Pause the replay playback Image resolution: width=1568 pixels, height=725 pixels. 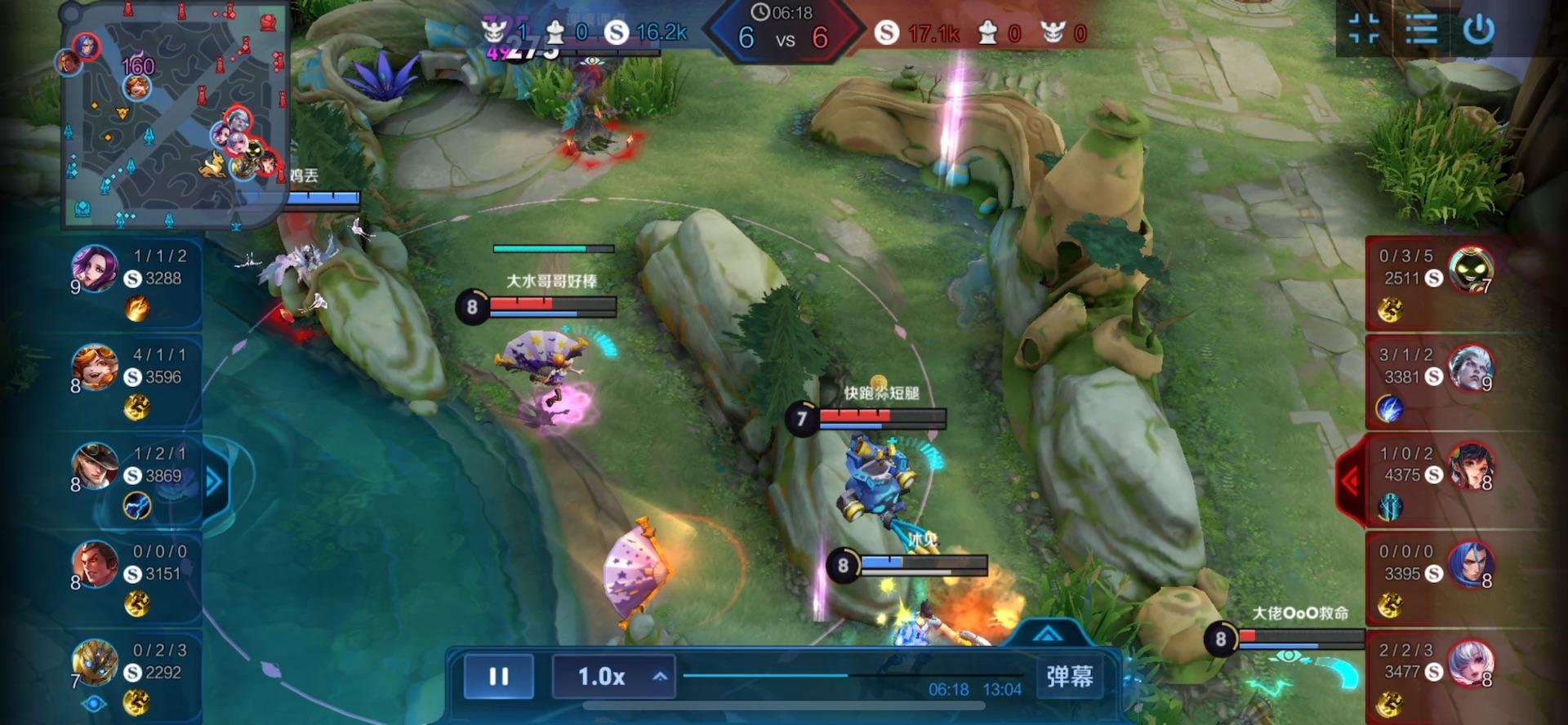click(498, 676)
